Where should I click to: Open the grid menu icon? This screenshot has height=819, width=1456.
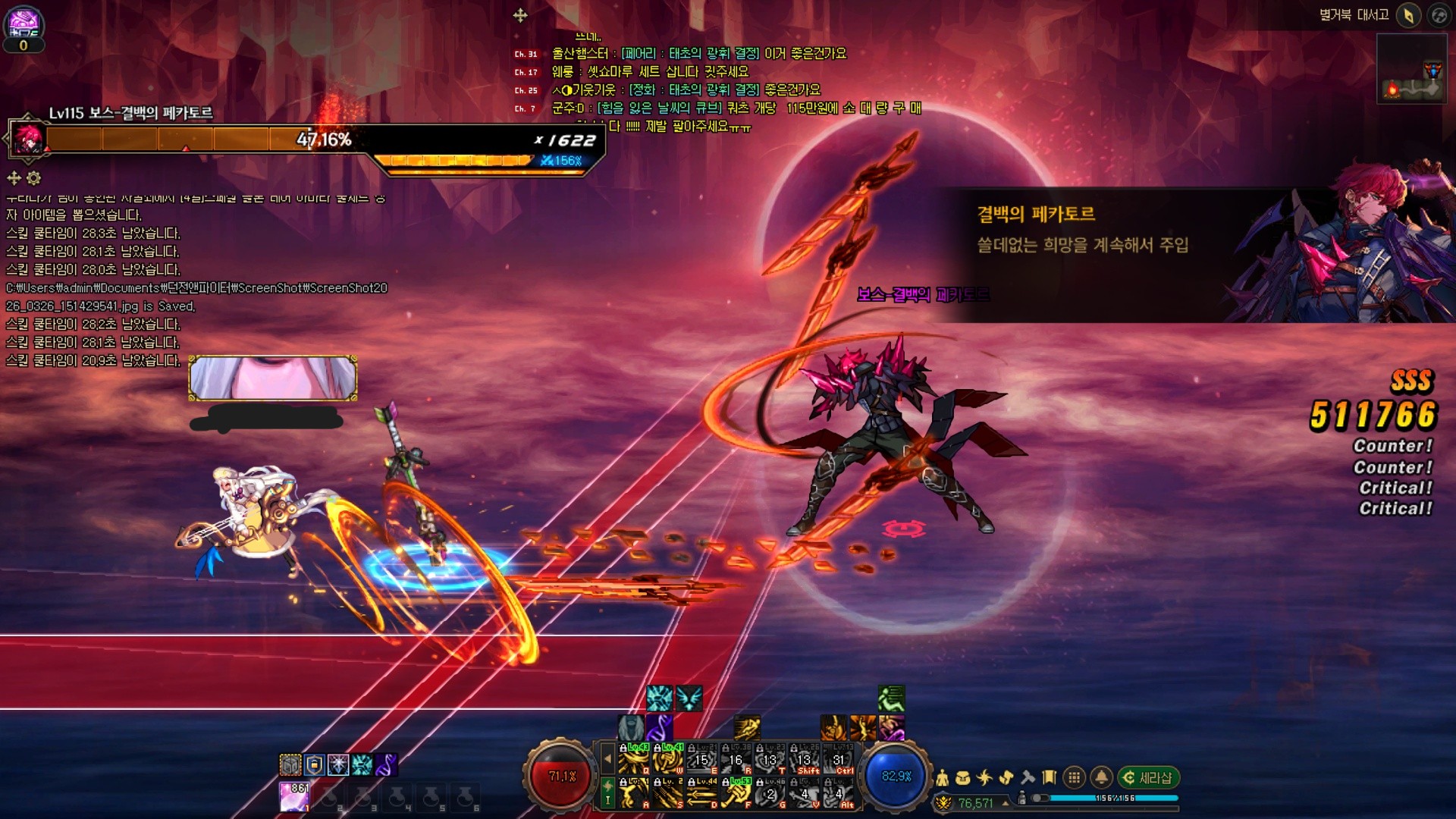(1074, 777)
